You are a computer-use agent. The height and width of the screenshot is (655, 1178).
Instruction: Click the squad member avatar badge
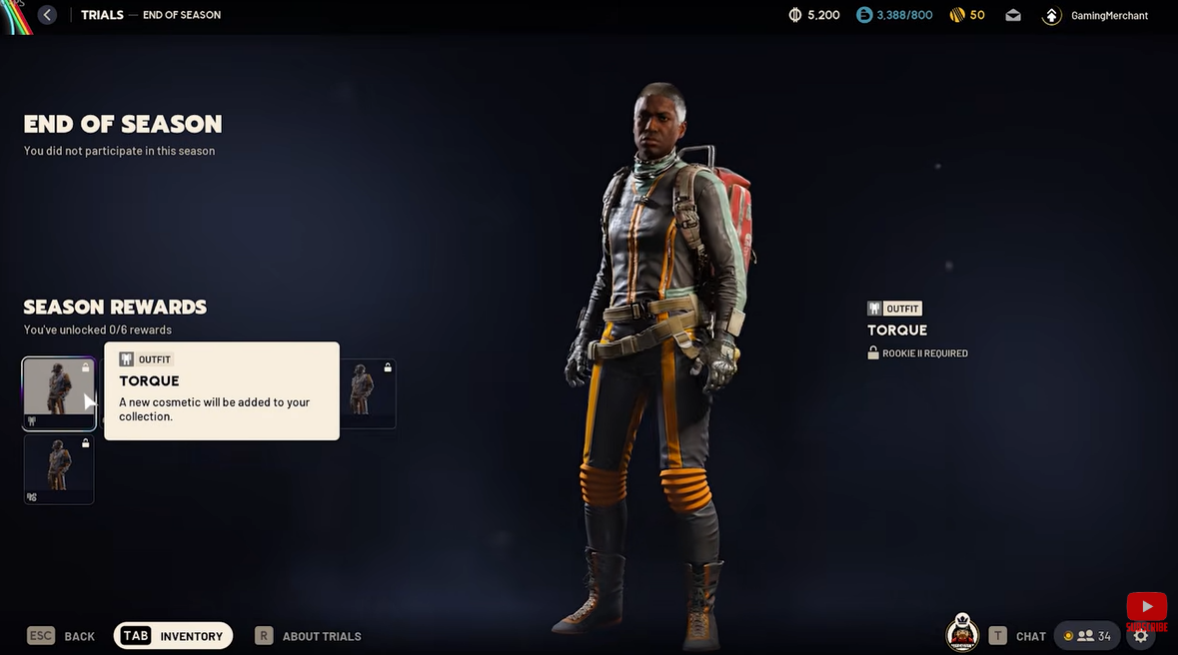tap(962, 633)
